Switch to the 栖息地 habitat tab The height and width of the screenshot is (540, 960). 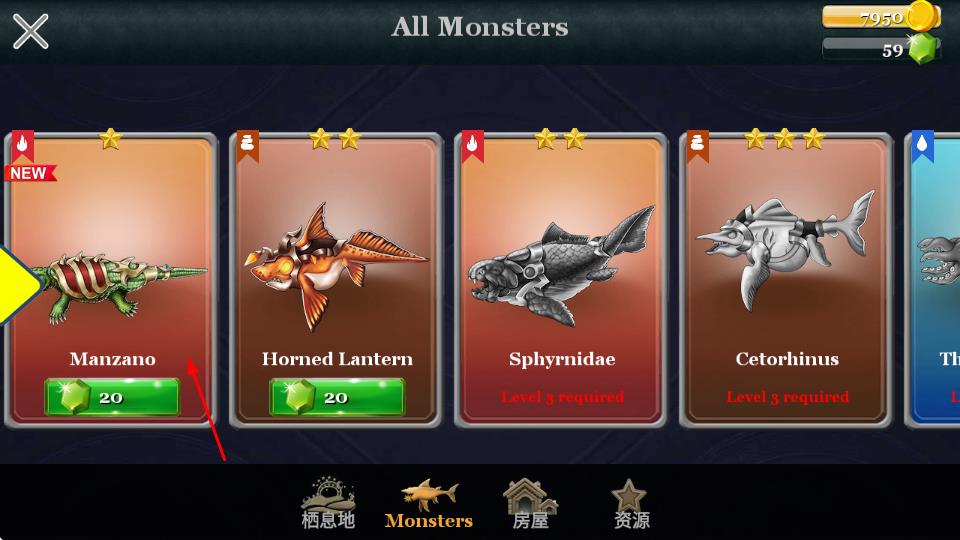[328, 503]
